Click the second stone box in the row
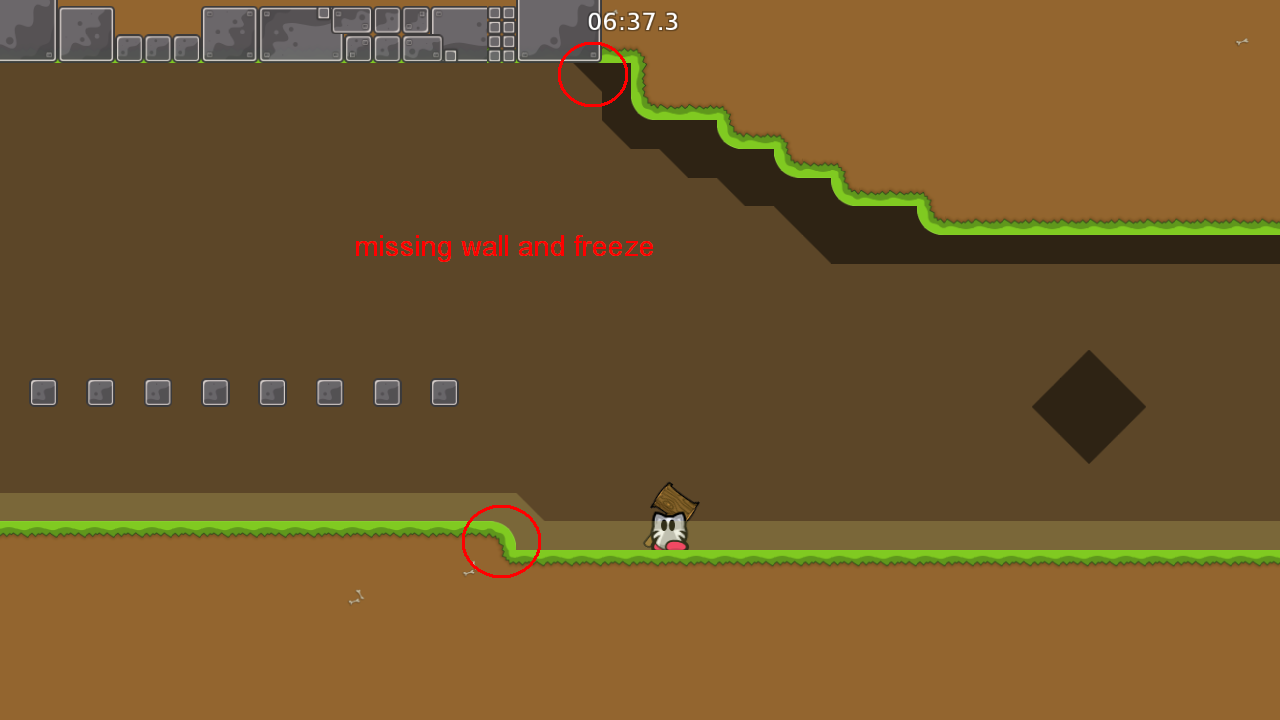 click(x=100, y=392)
